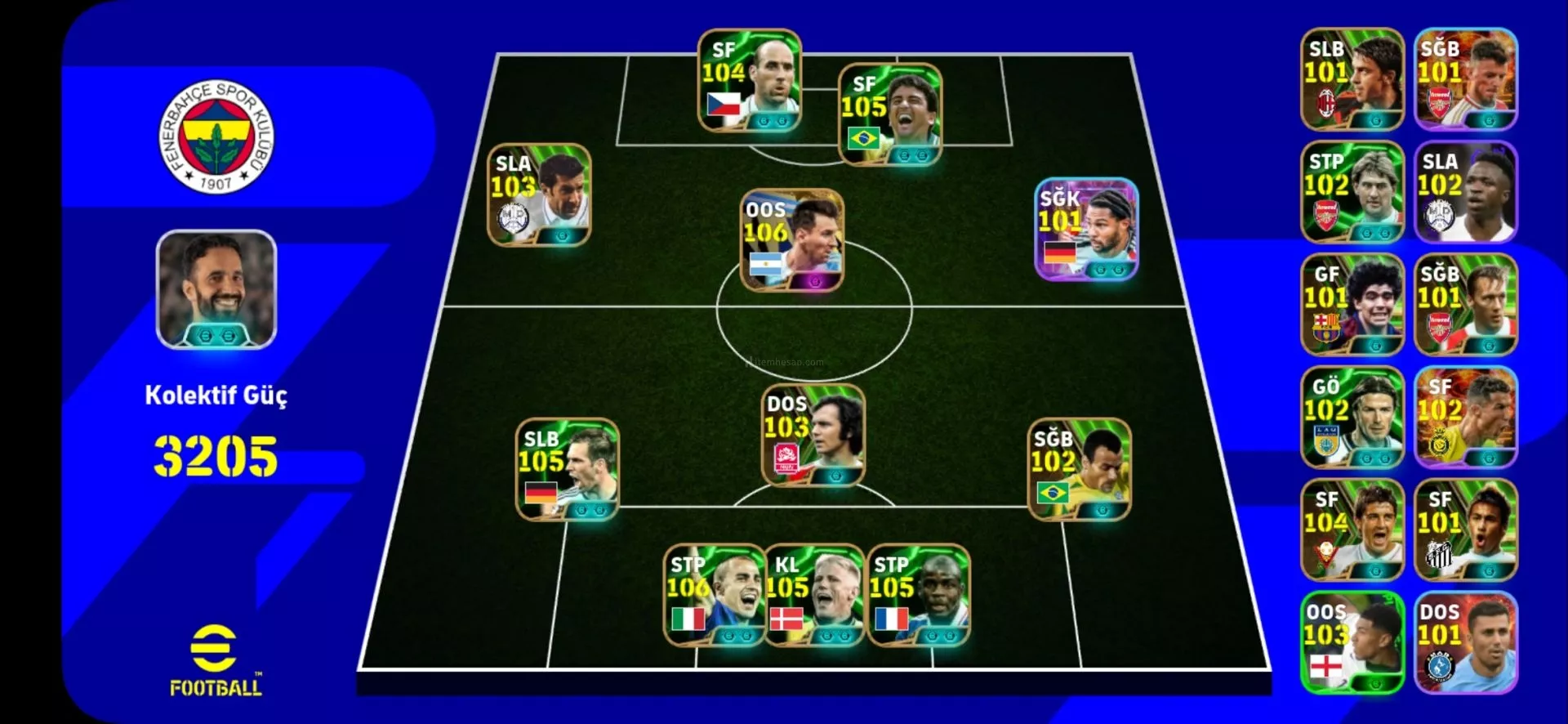Screen dimensions: 1568x724
Task: Select the DOS 103 midfielder card
Action: (813, 435)
